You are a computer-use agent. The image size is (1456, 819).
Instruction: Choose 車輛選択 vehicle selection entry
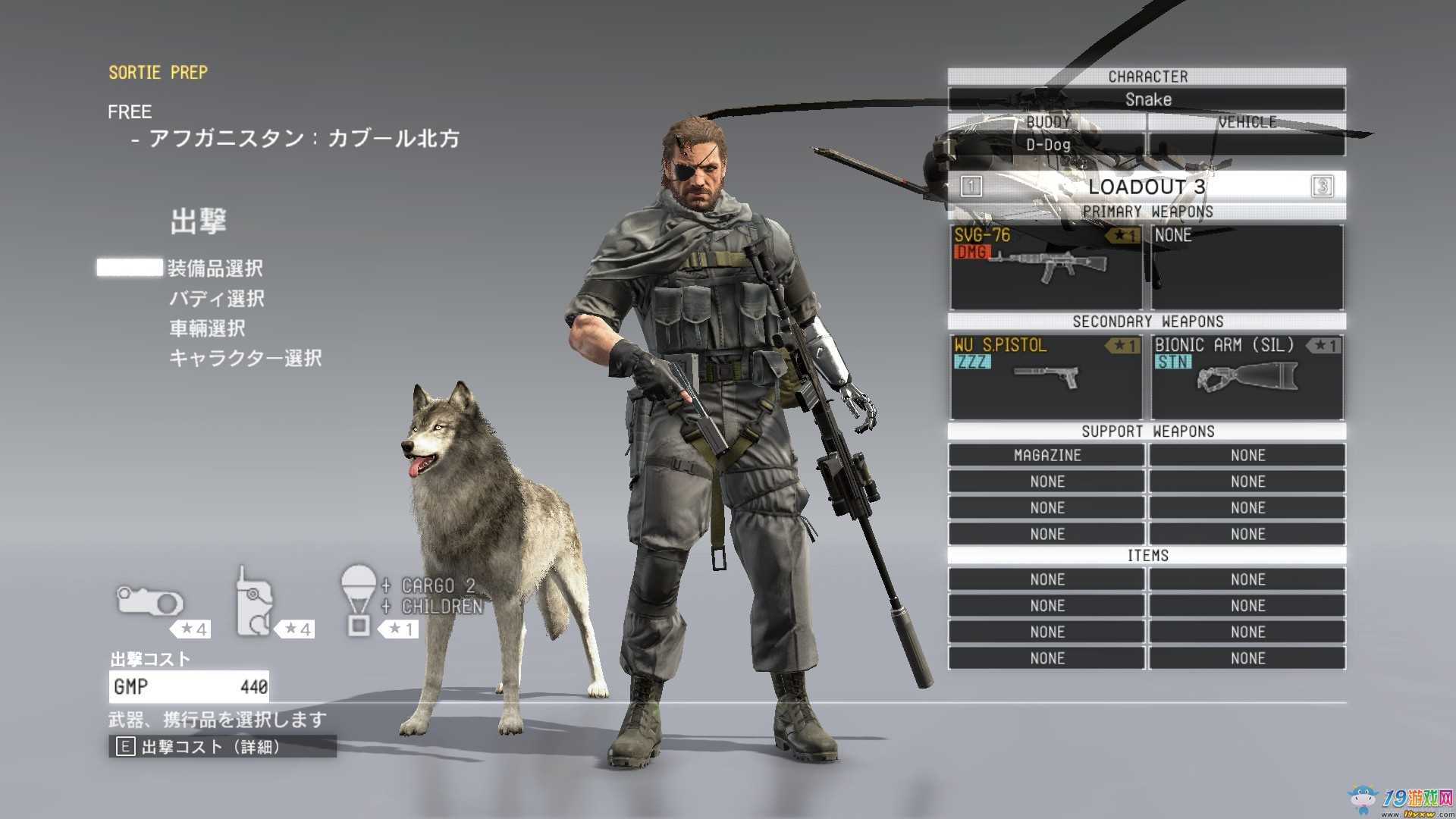pos(207,328)
